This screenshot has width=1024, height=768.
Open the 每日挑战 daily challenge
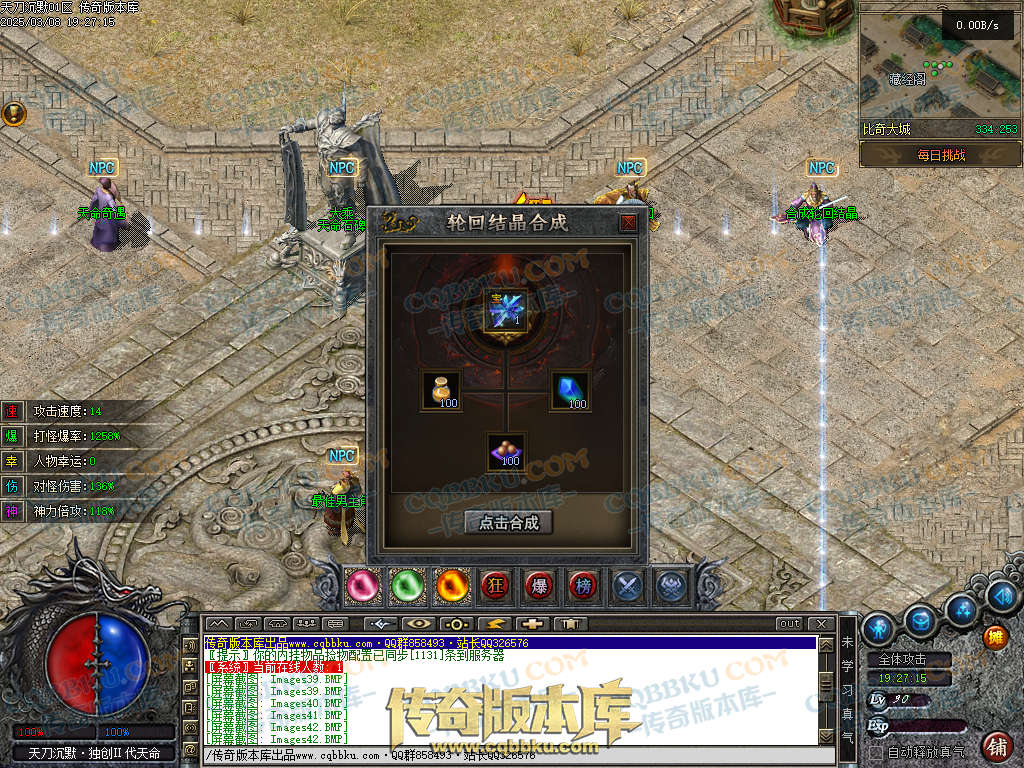point(940,155)
